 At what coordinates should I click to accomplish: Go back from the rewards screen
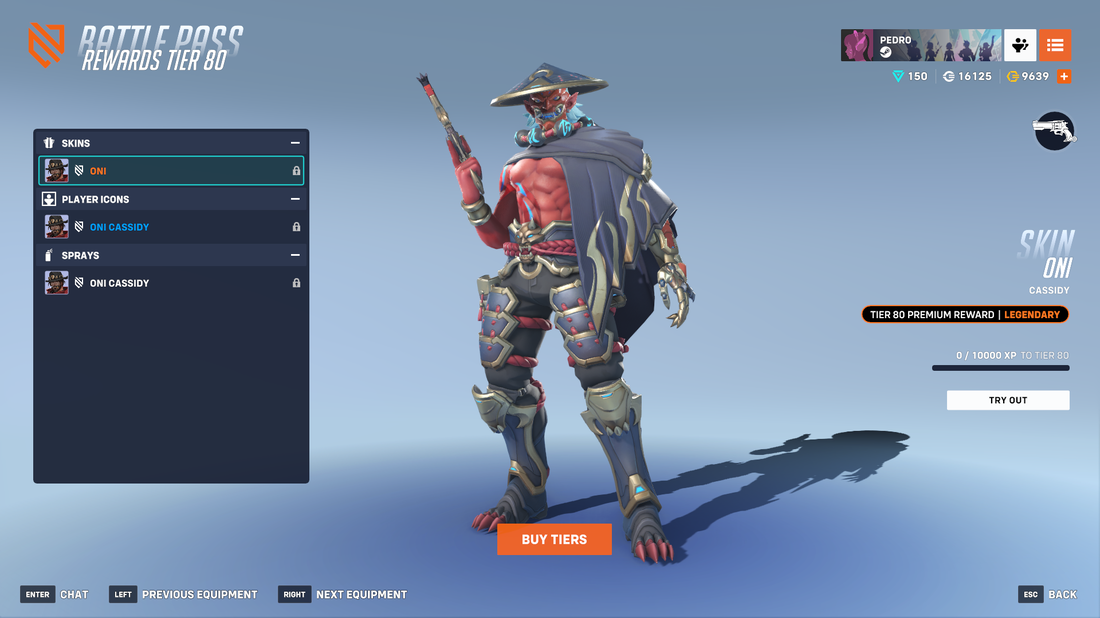click(x=1048, y=594)
